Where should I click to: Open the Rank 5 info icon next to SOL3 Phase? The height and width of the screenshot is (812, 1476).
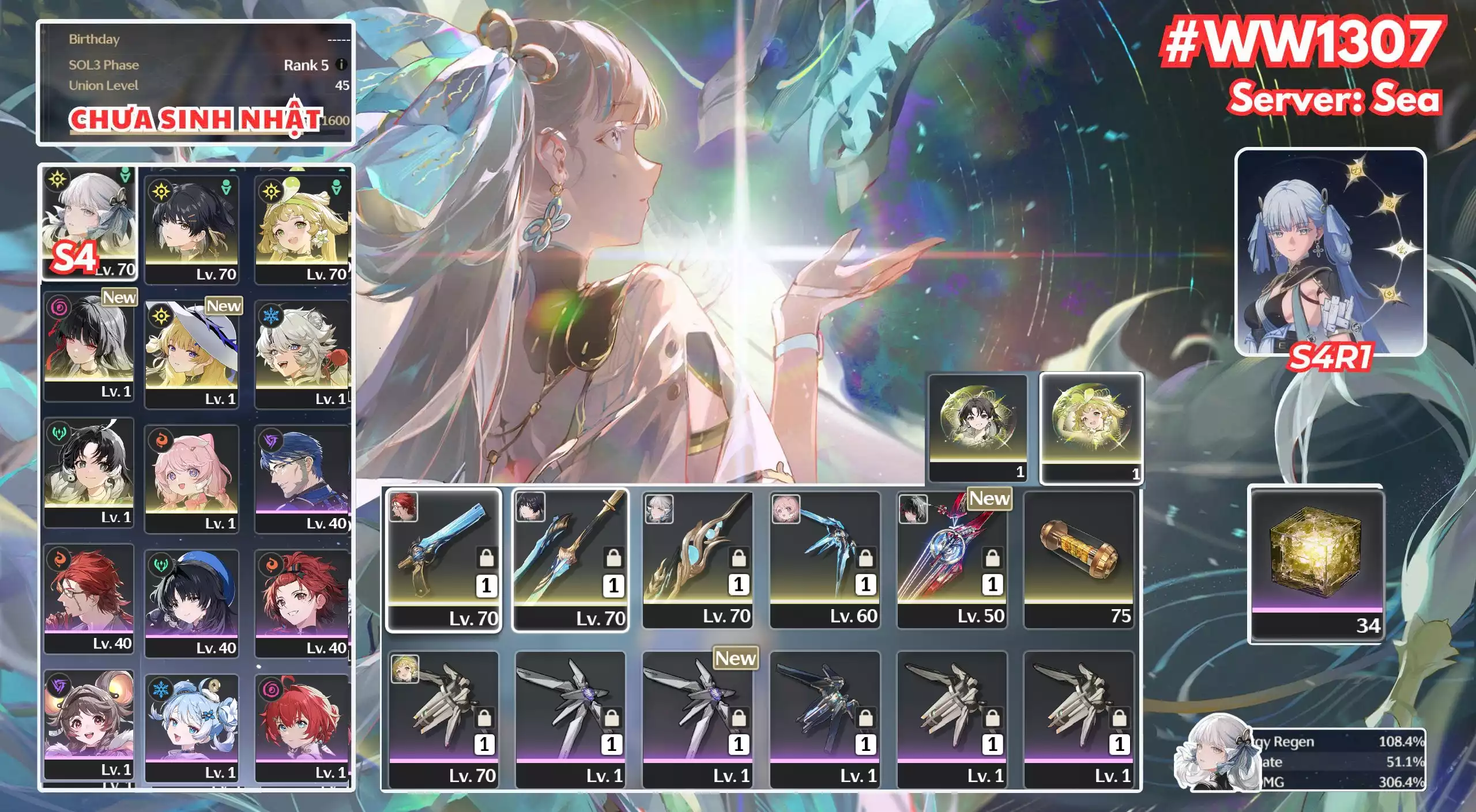click(340, 65)
